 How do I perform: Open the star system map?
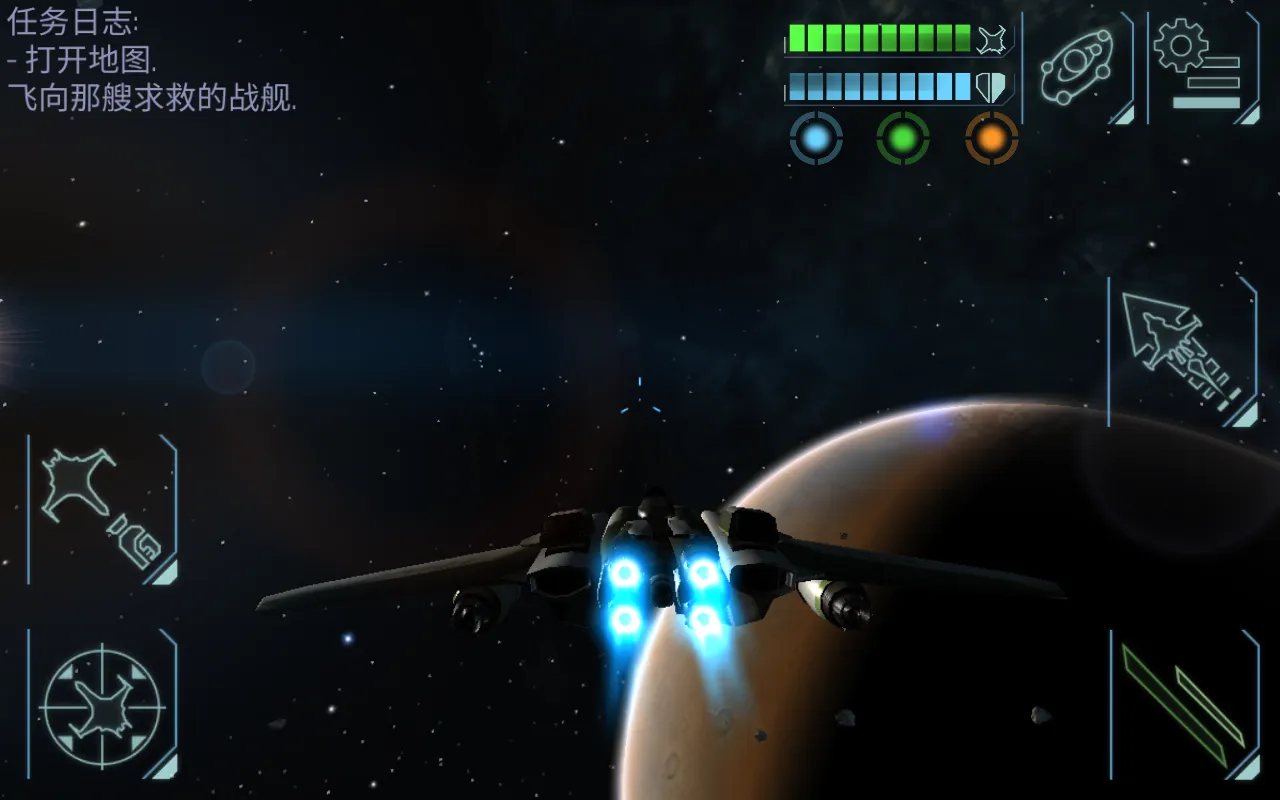(1078, 67)
